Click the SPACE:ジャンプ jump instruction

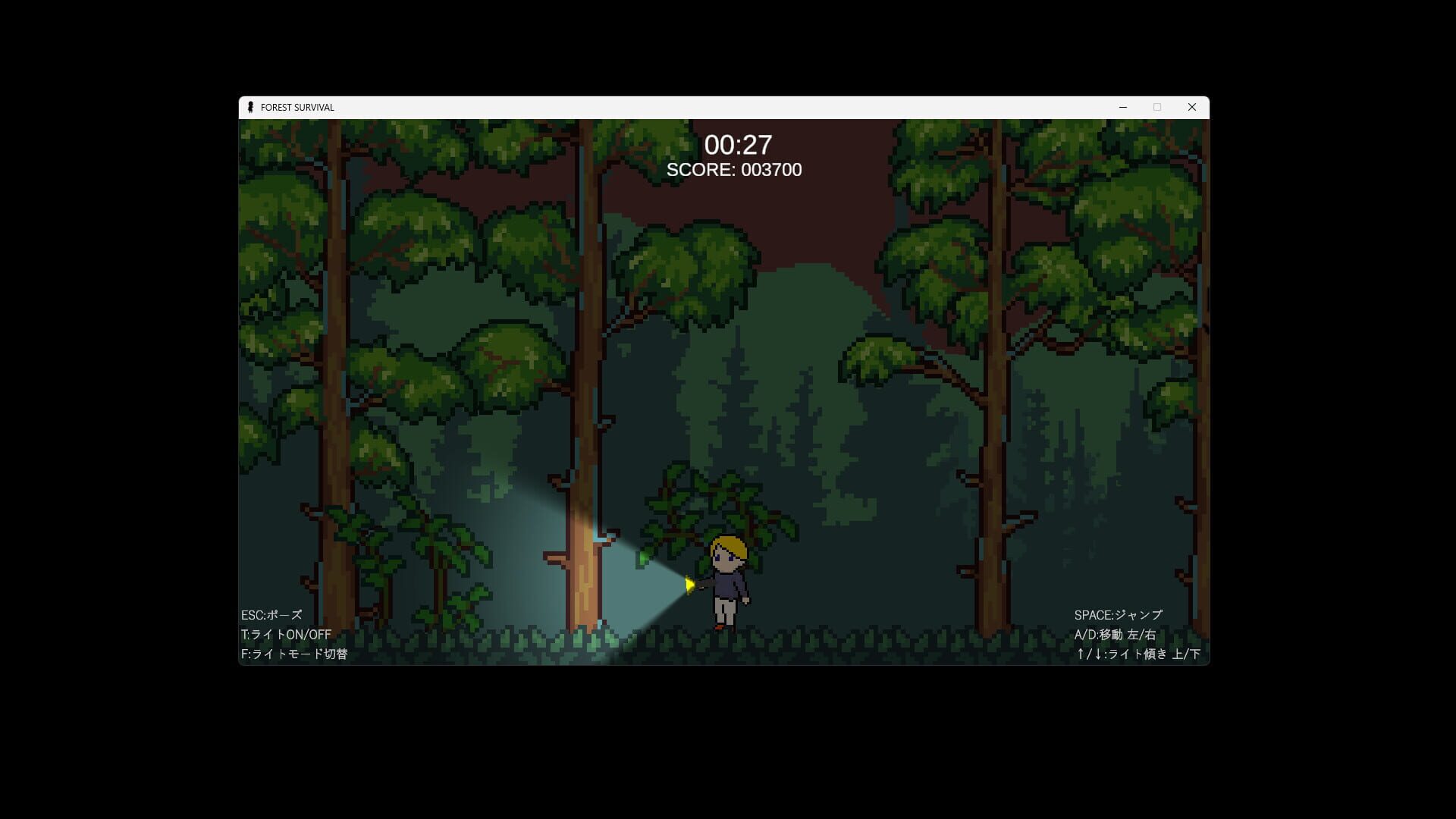1118,616
